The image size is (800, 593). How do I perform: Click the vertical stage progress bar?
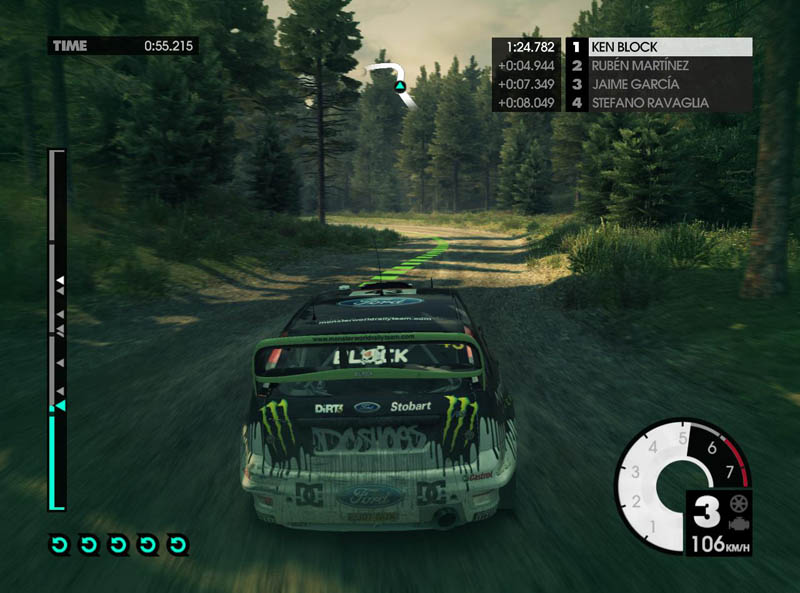[57, 330]
